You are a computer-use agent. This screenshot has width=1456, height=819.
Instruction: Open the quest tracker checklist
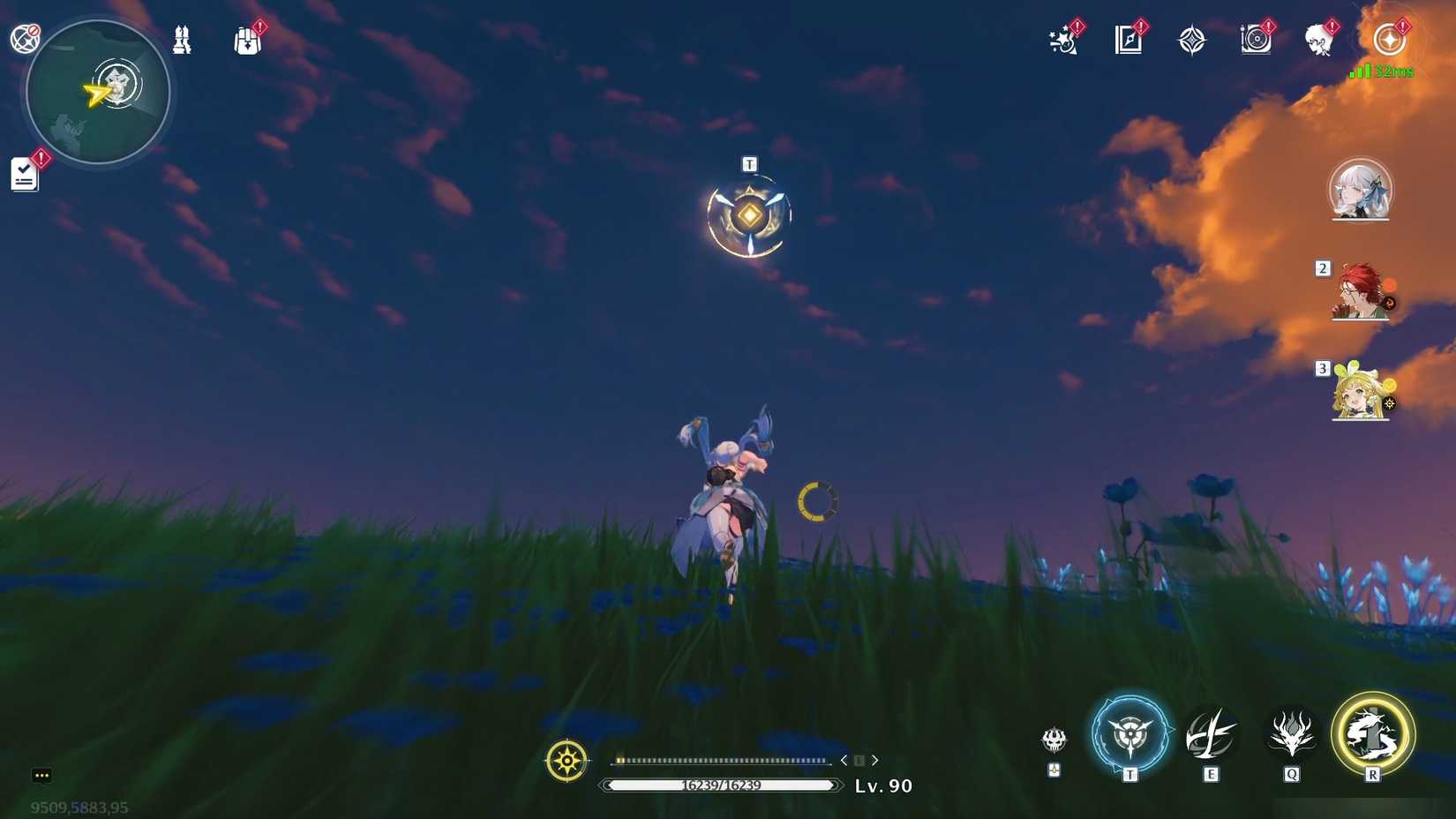click(24, 173)
